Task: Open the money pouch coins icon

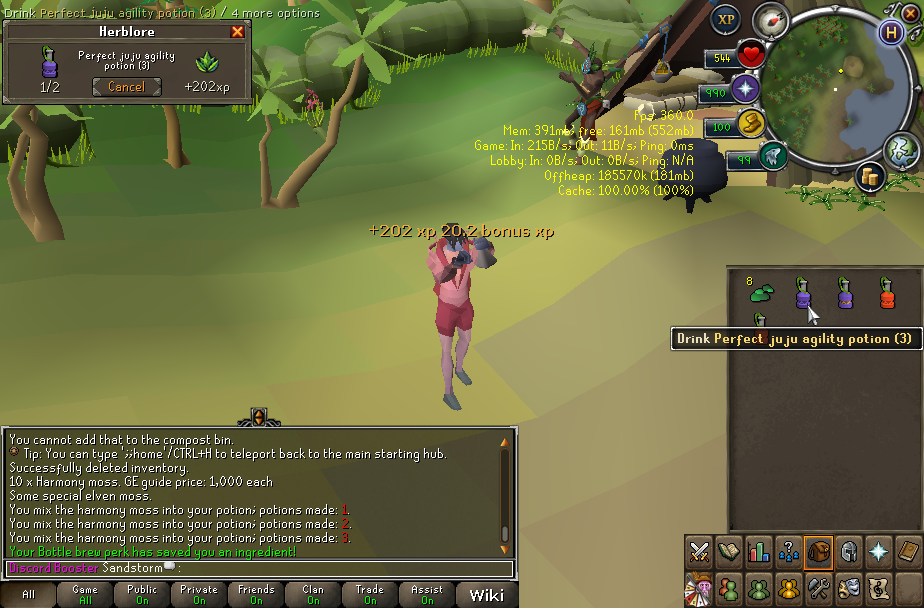Action: (x=871, y=177)
